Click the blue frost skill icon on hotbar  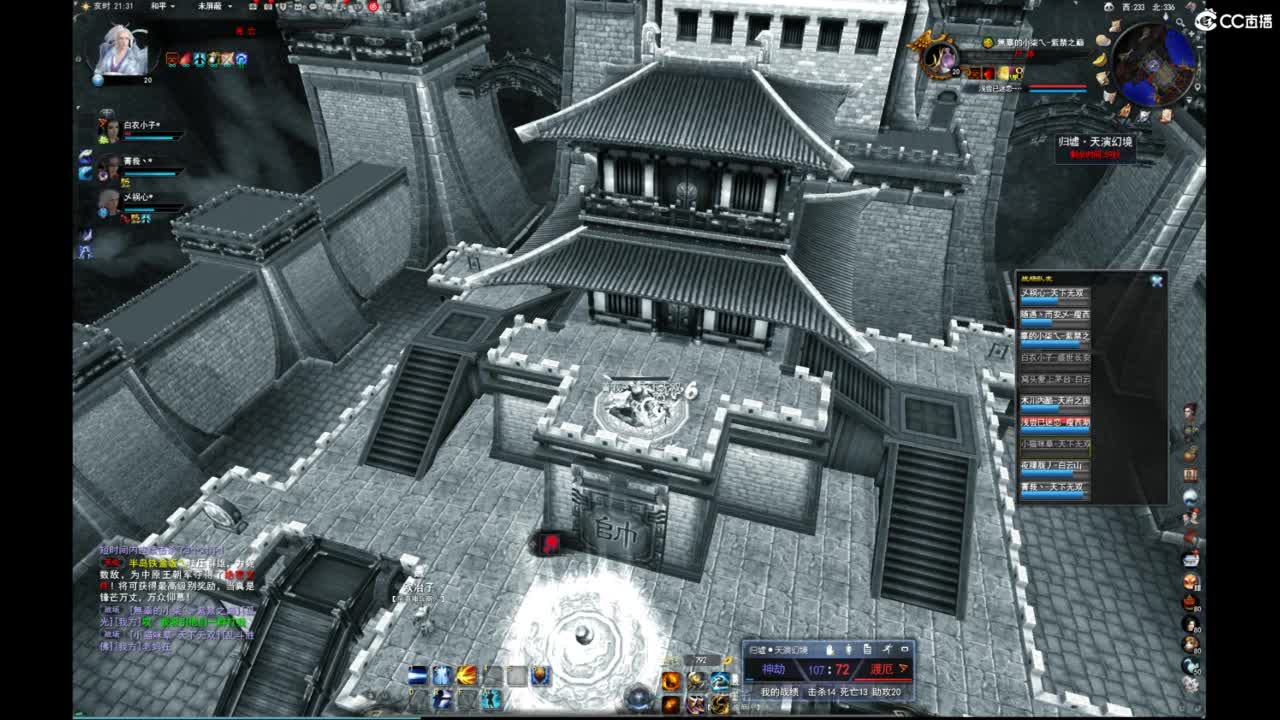[442, 675]
